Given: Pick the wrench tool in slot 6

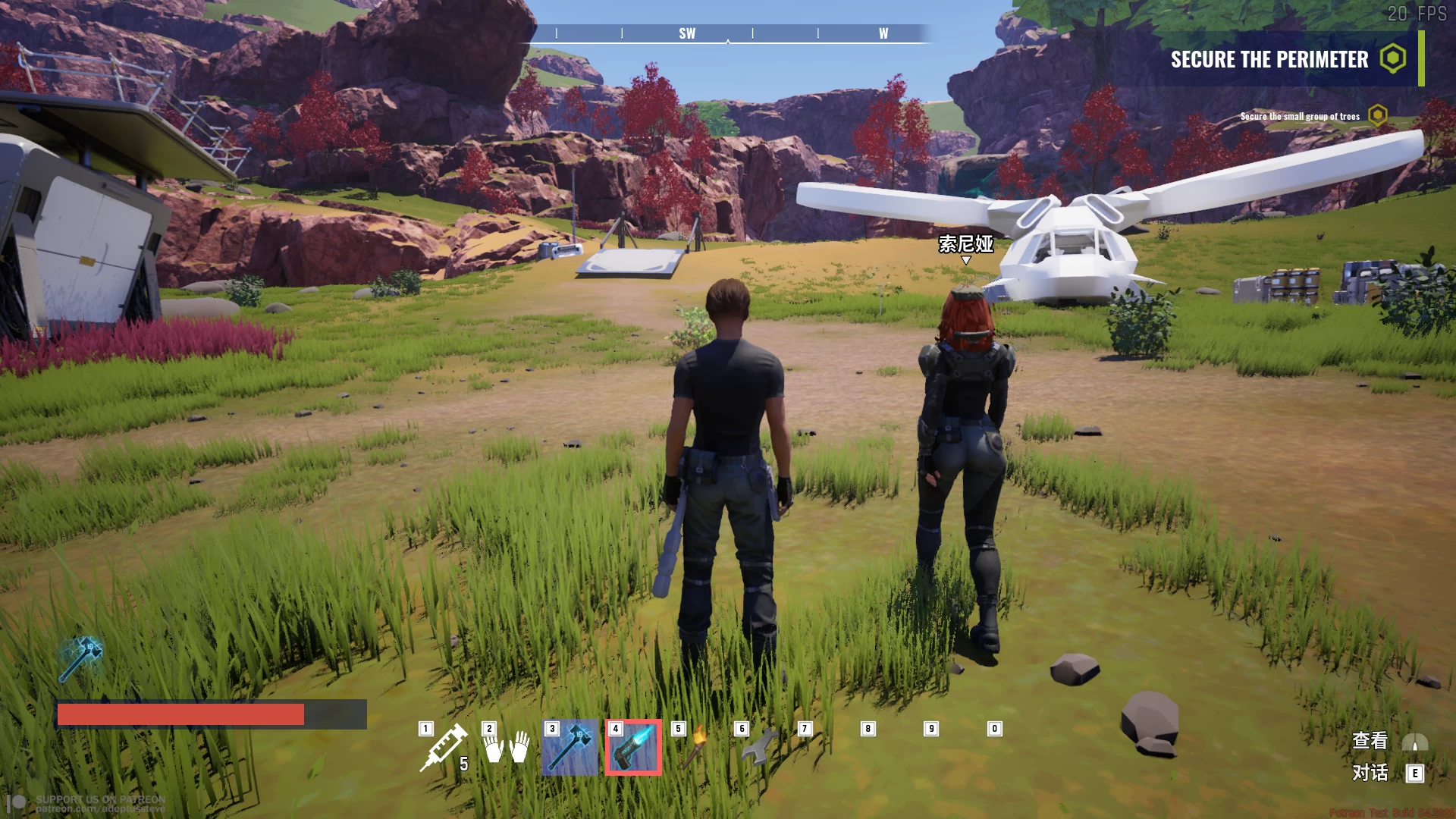Looking at the screenshot, I should [759, 748].
